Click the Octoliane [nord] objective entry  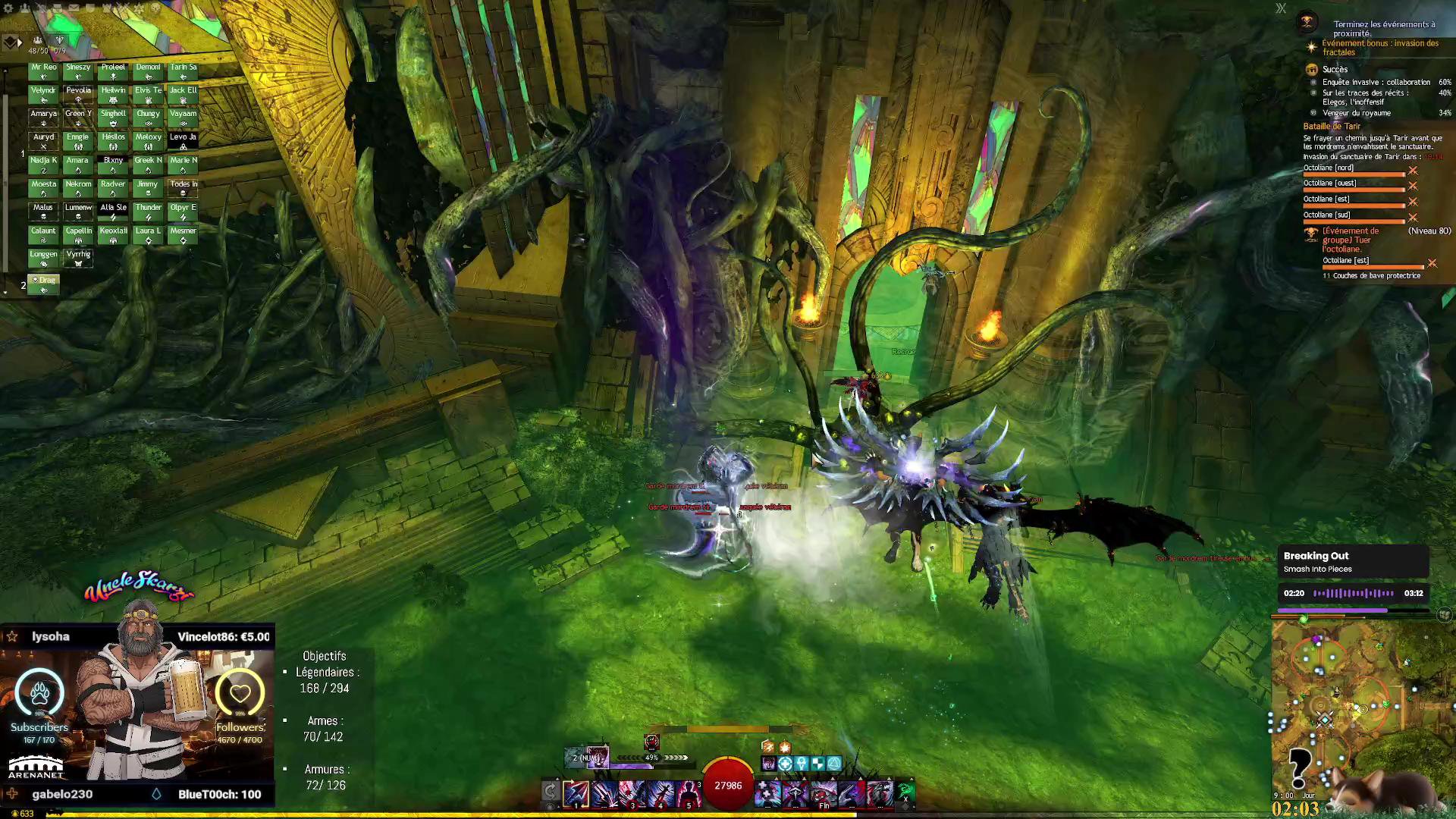pyautogui.click(x=1329, y=168)
